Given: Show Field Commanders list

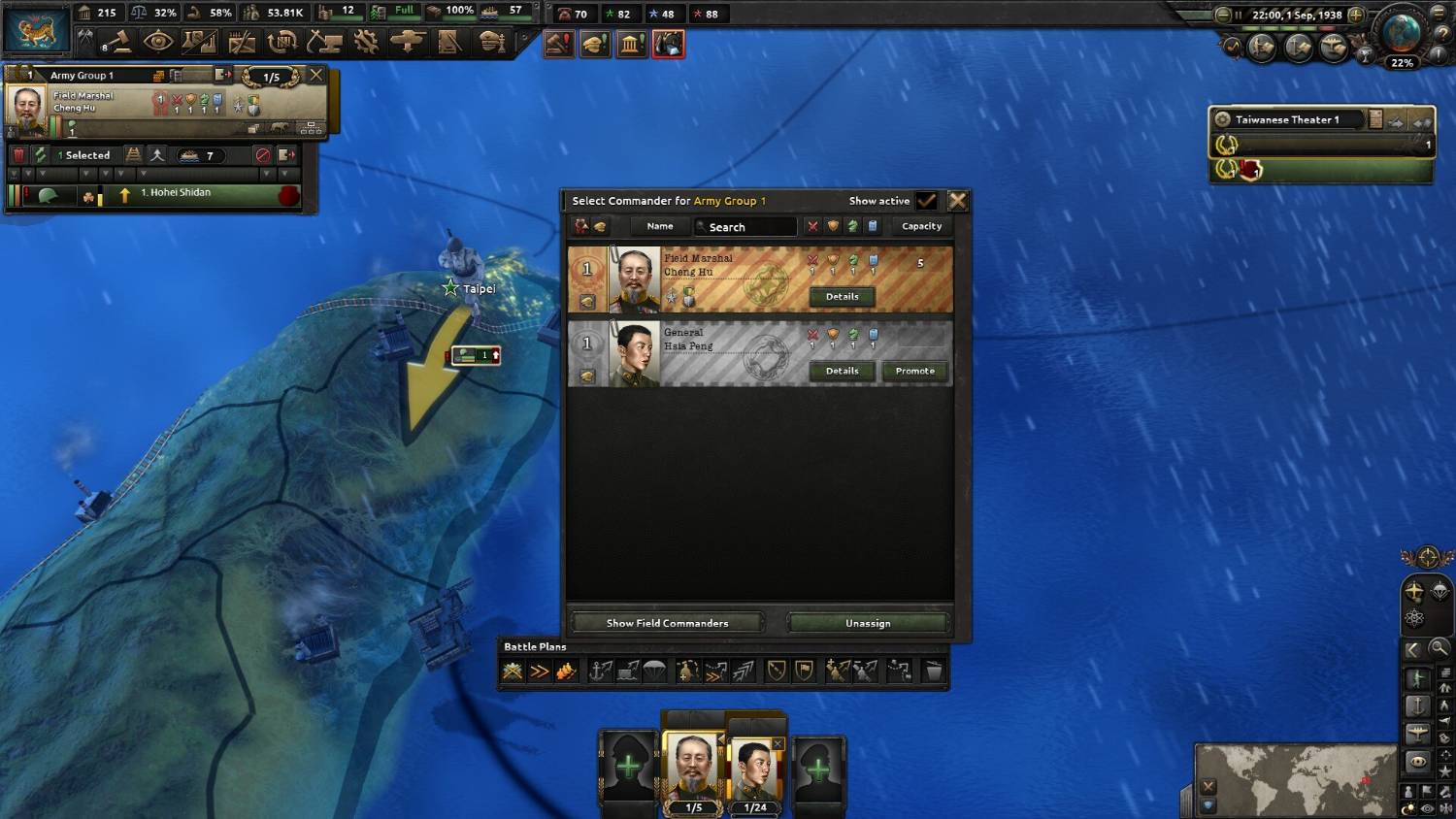Looking at the screenshot, I should [667, 623].
